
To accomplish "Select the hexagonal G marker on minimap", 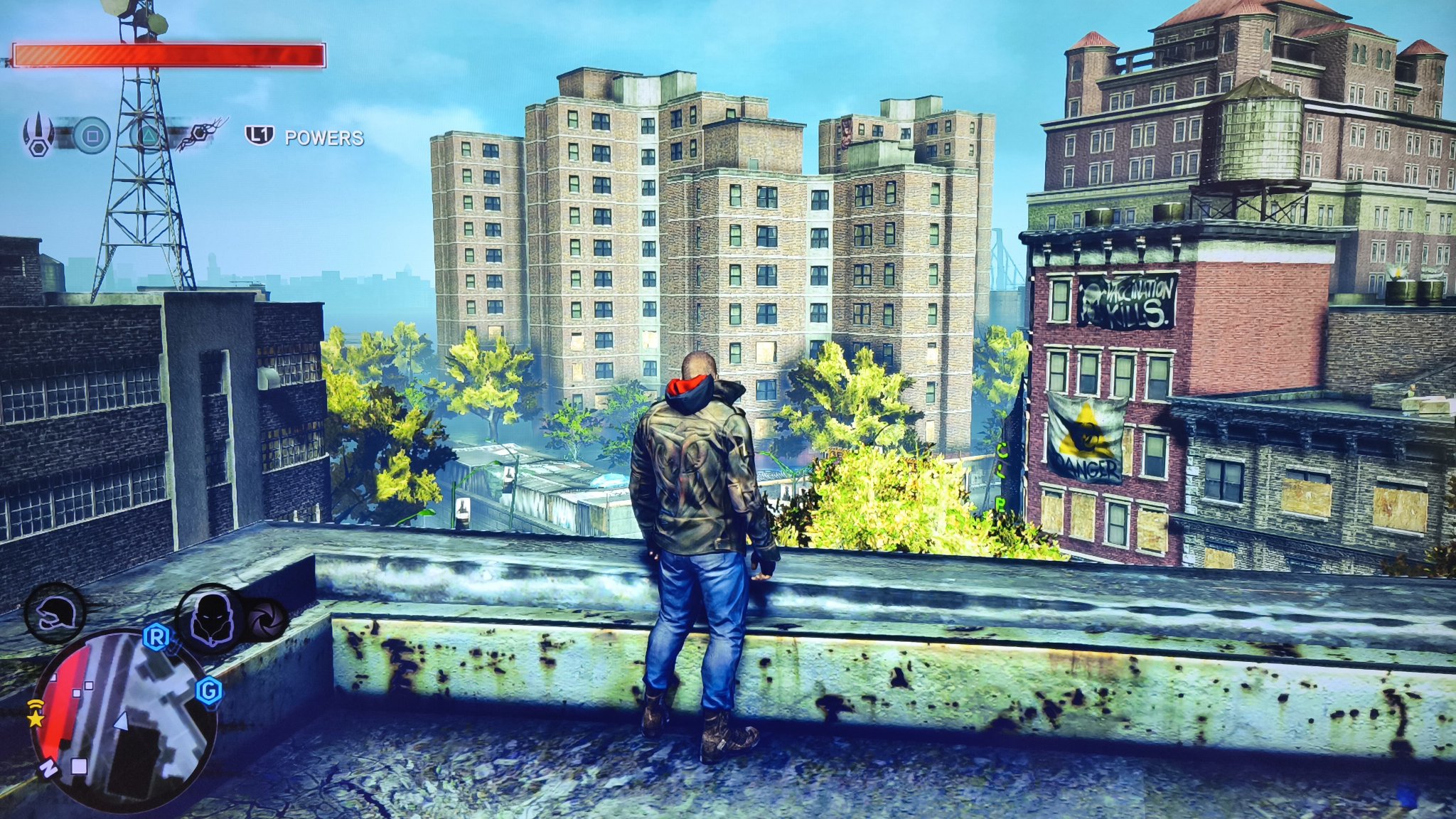I will (209, 690).
